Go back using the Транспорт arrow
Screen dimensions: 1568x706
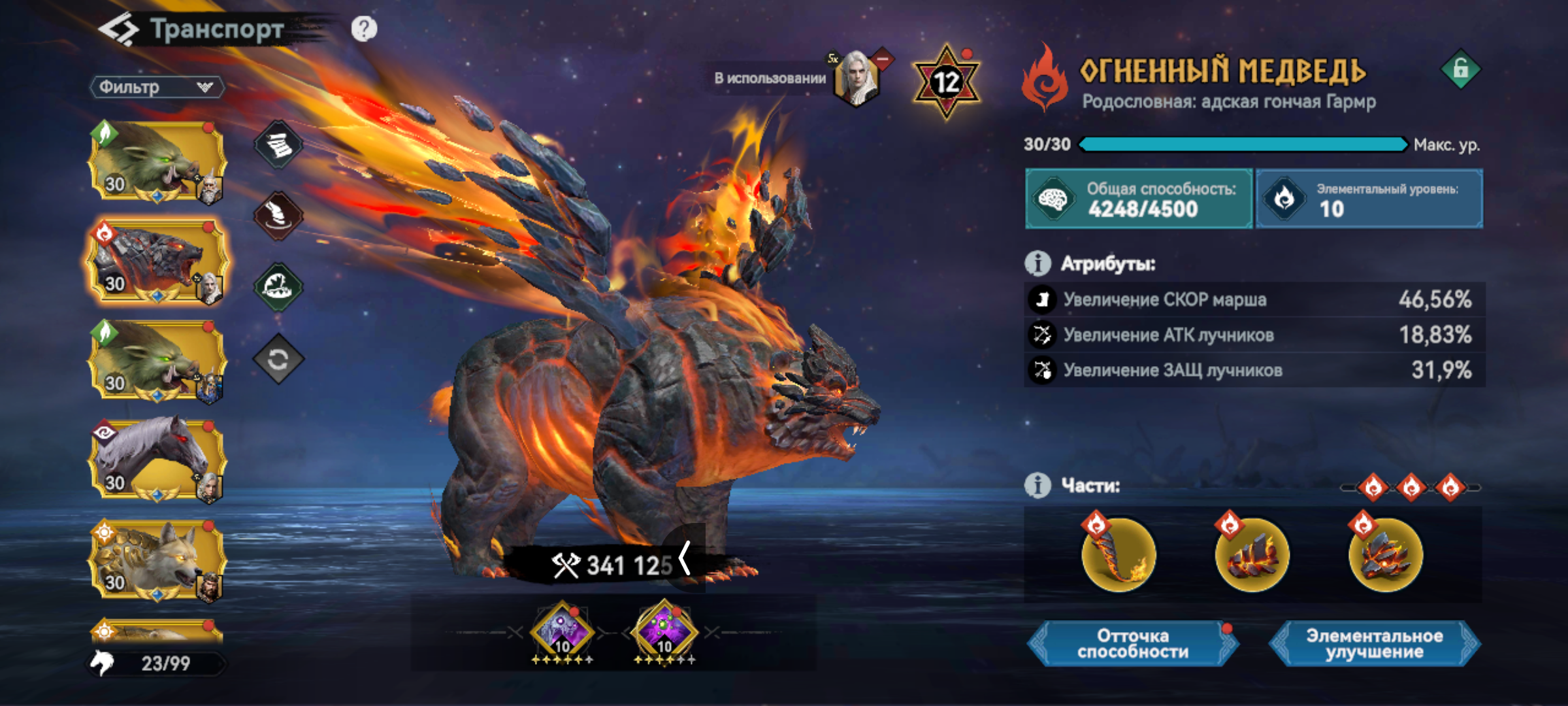click(x=119, y=29)
